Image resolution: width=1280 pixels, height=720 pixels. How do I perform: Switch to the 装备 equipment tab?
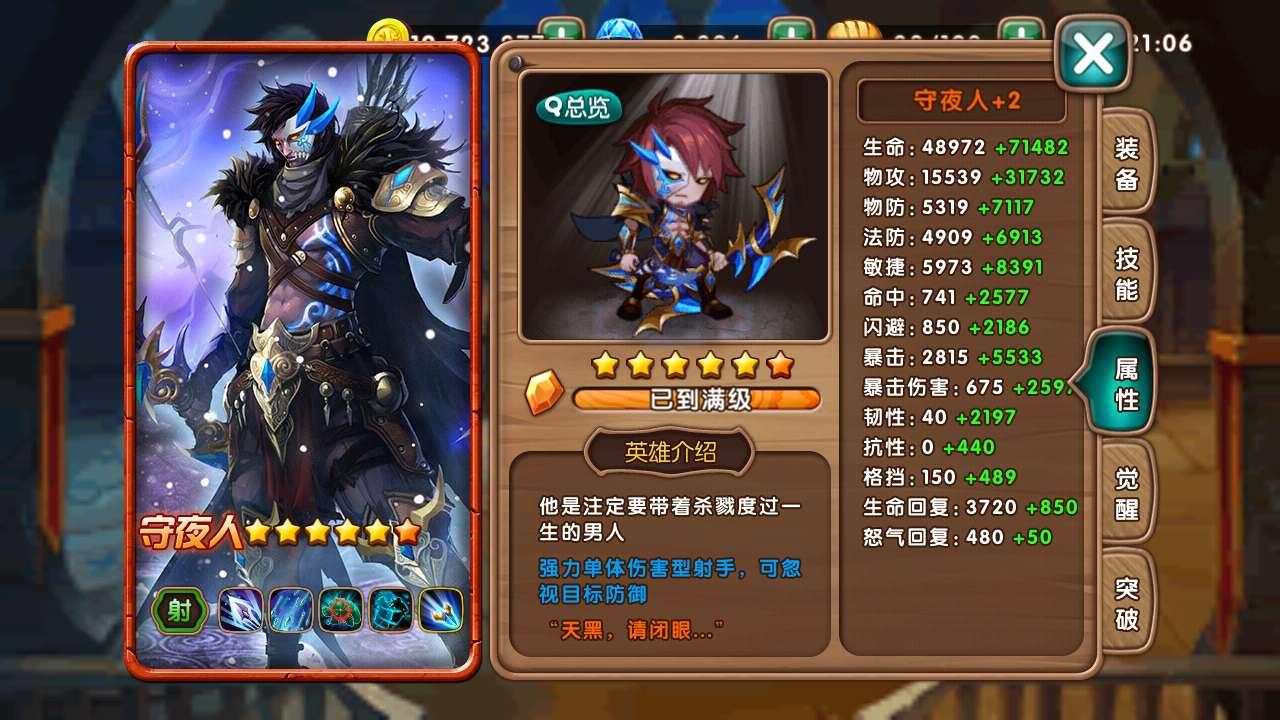[x=1126, y=164]
